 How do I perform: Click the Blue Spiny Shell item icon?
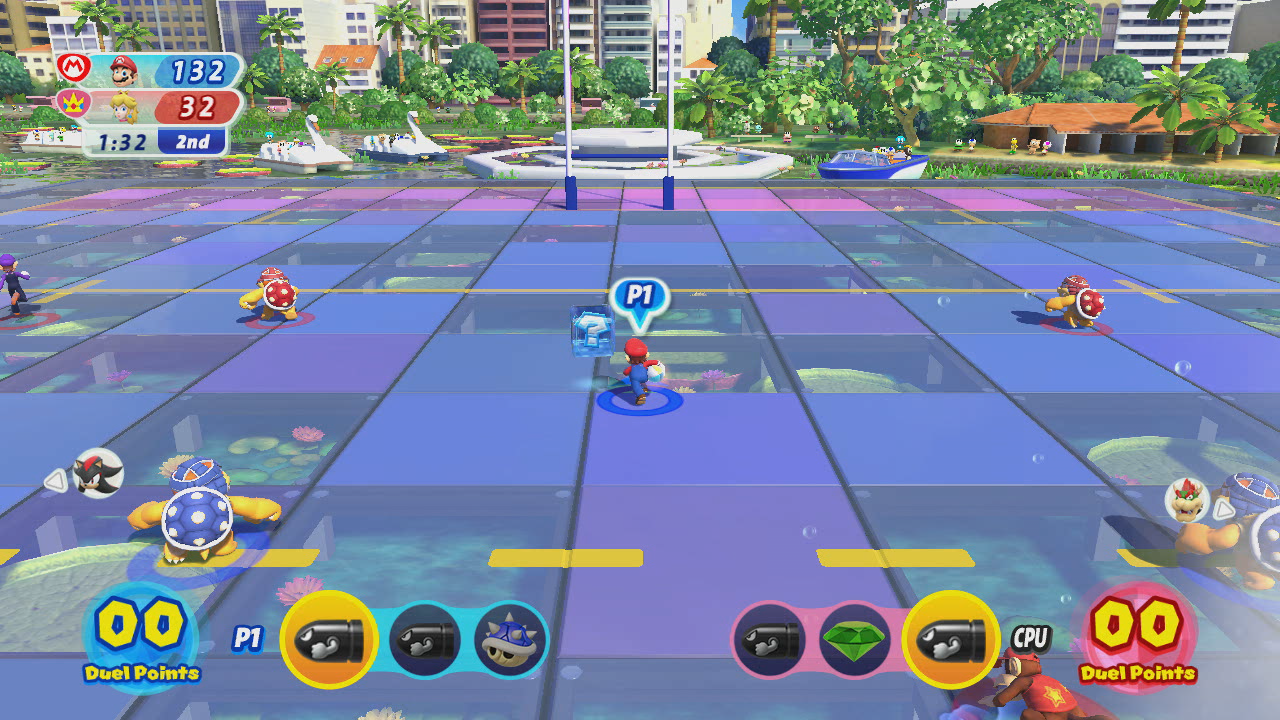point(511,640)
